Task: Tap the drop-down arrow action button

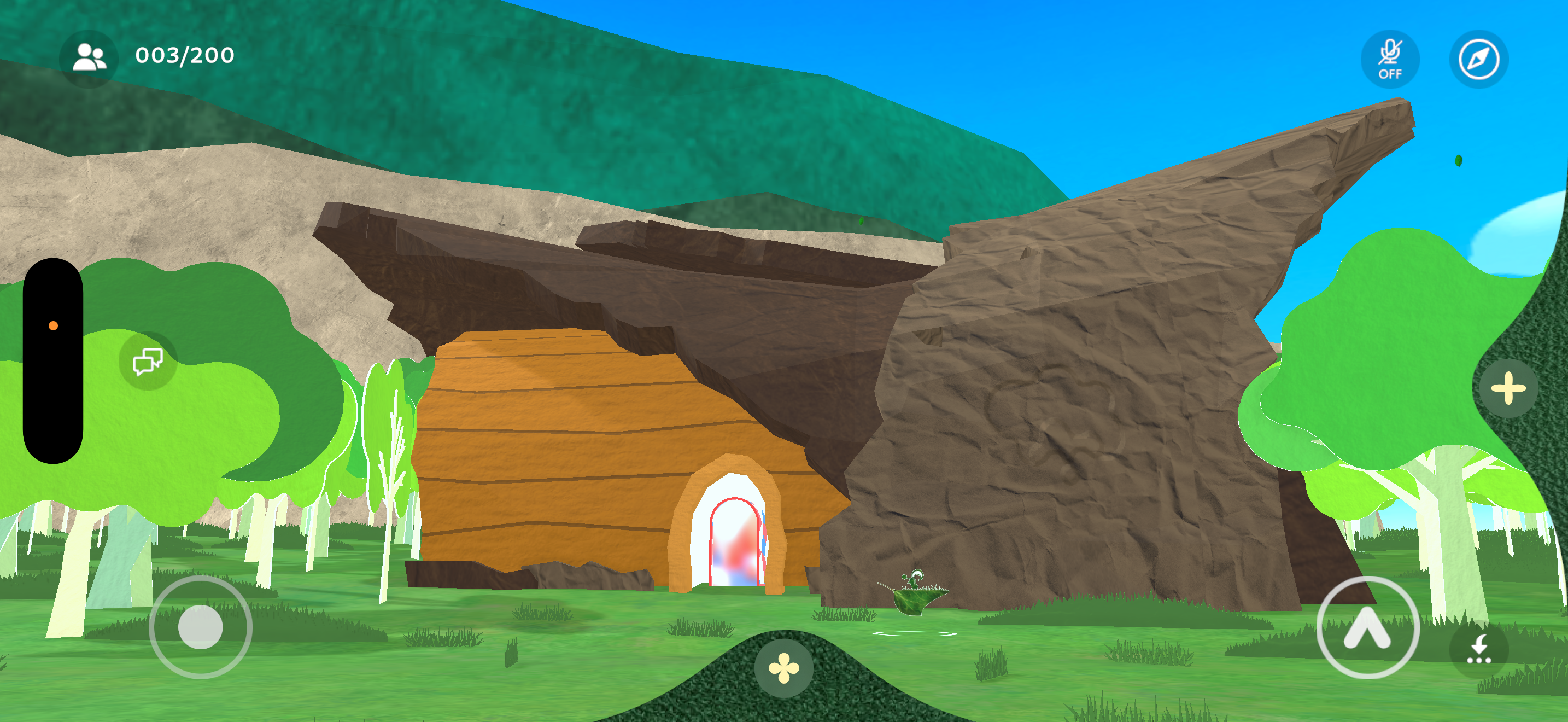Action: 1478,649
